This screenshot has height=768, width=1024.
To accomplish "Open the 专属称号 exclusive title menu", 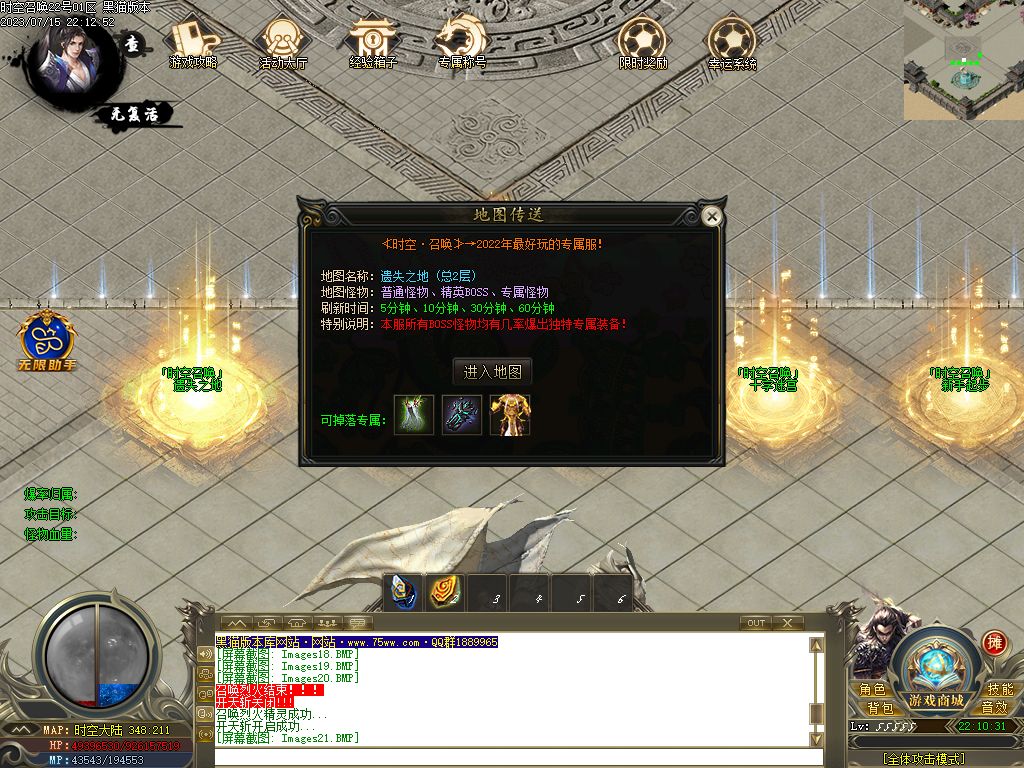I will (x=462, y=41).
